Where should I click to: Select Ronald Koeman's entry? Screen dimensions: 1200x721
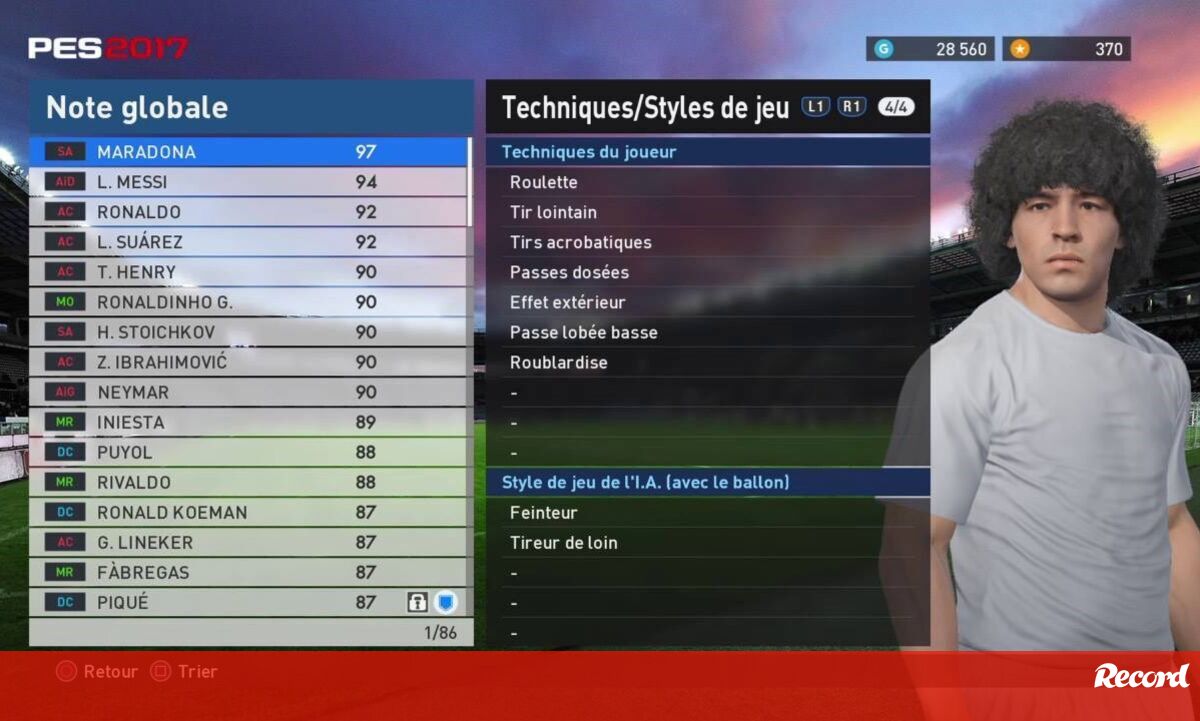250,512
